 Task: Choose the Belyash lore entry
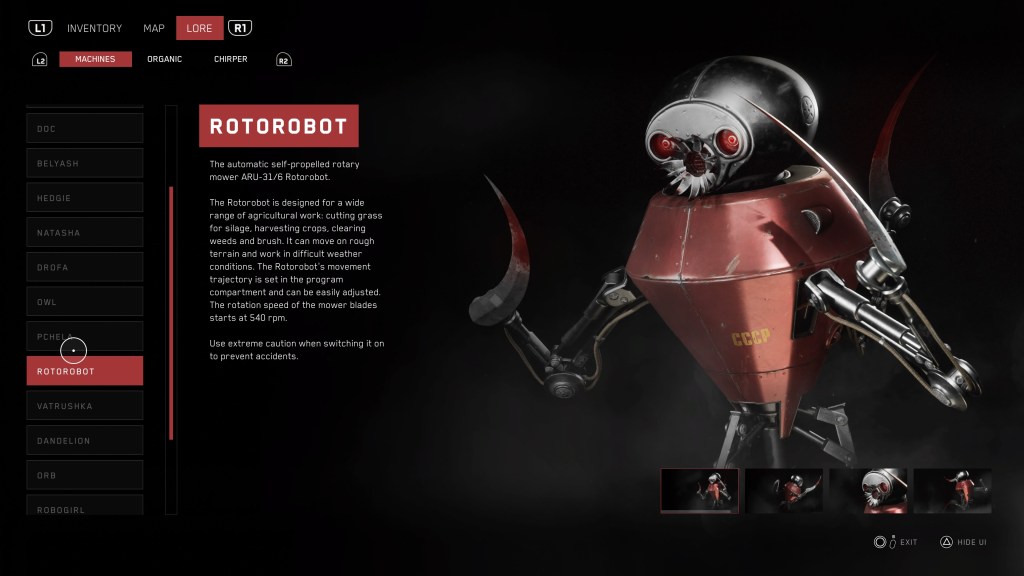click(84, 163)
